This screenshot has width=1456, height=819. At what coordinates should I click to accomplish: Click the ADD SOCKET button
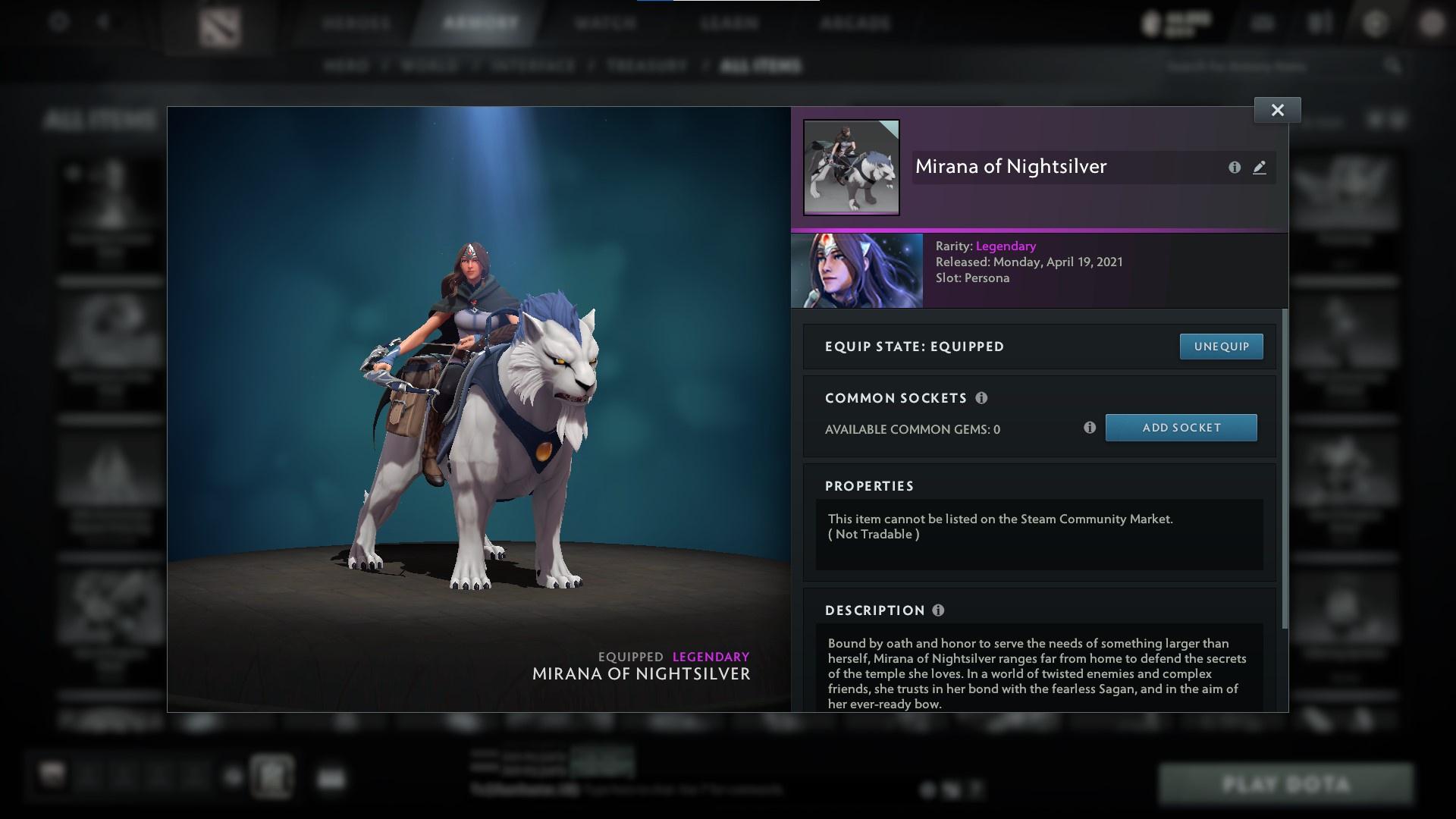click(x=1181, y=427)
